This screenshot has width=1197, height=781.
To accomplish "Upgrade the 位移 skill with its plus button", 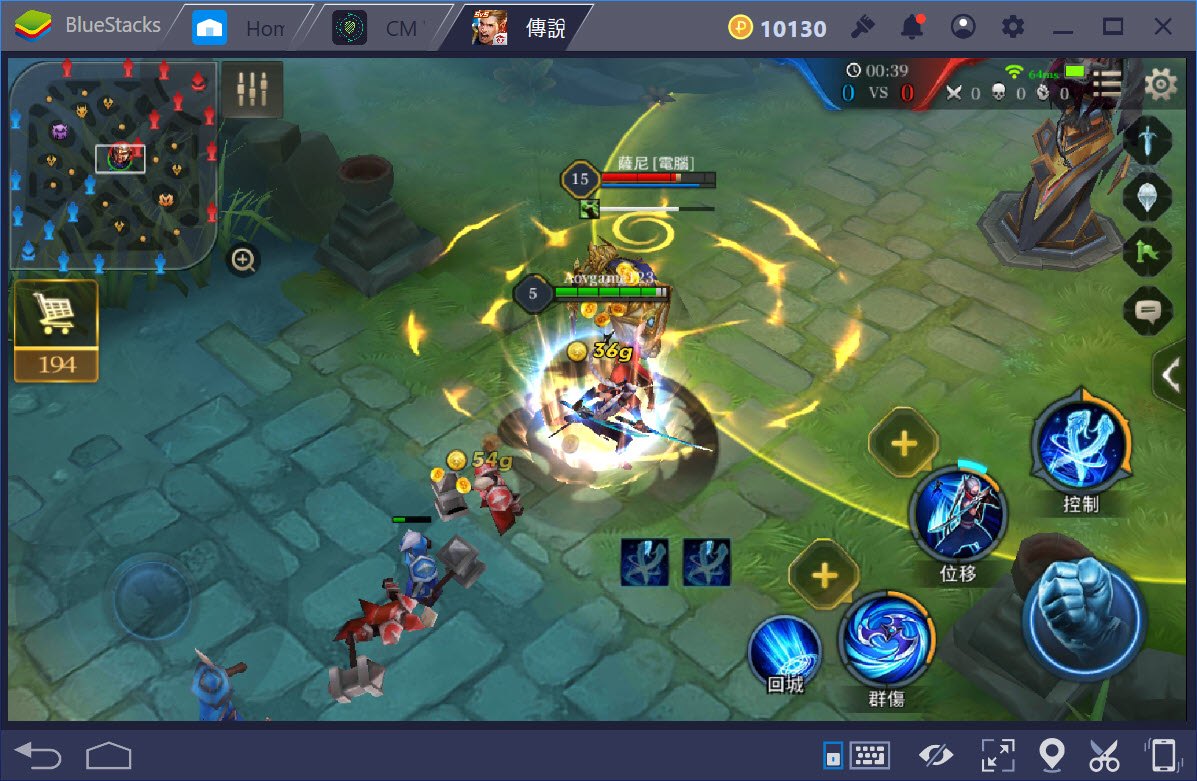I will 904,442.
